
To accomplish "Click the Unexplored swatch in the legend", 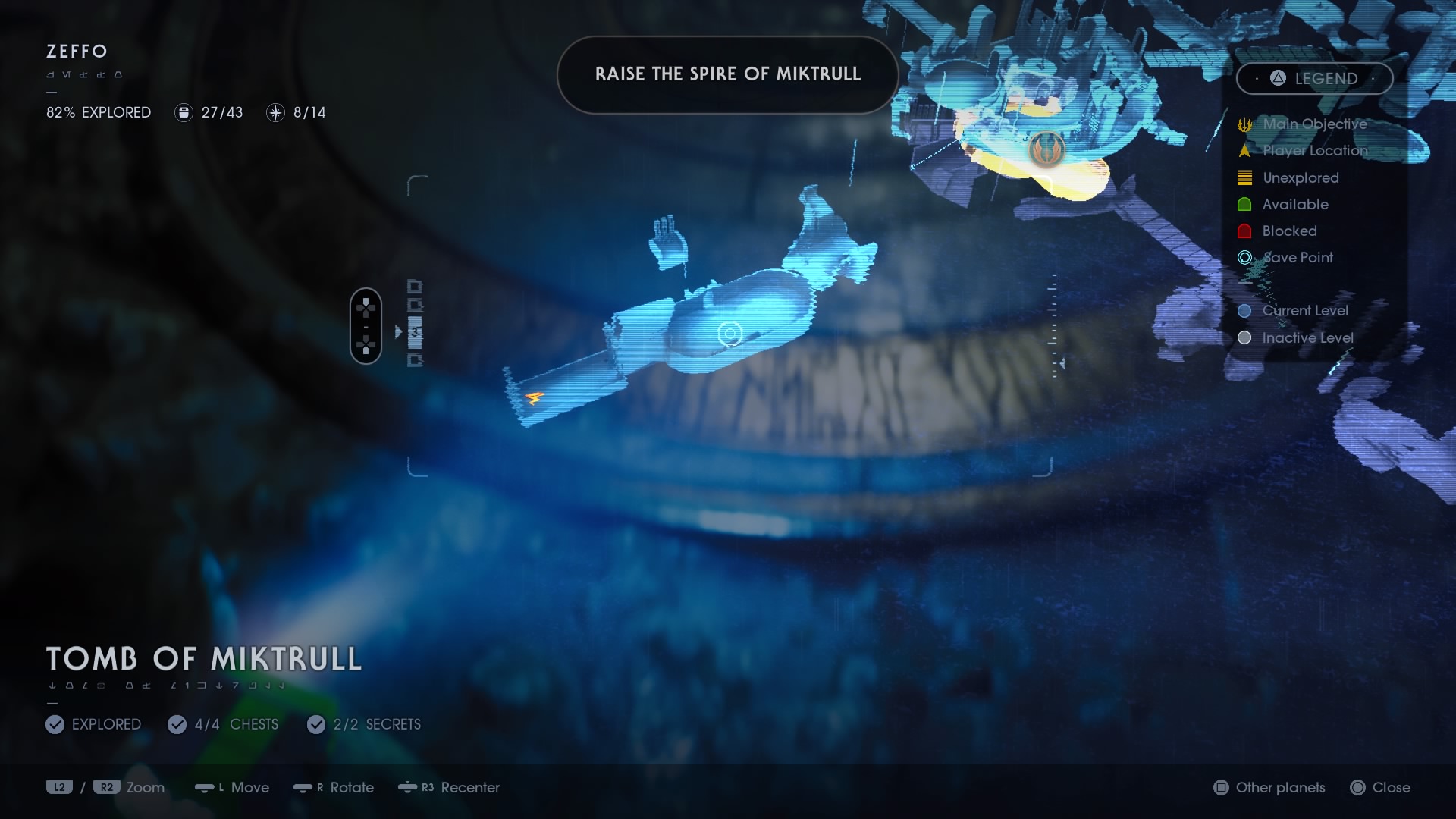I will tap(1244, 177).
